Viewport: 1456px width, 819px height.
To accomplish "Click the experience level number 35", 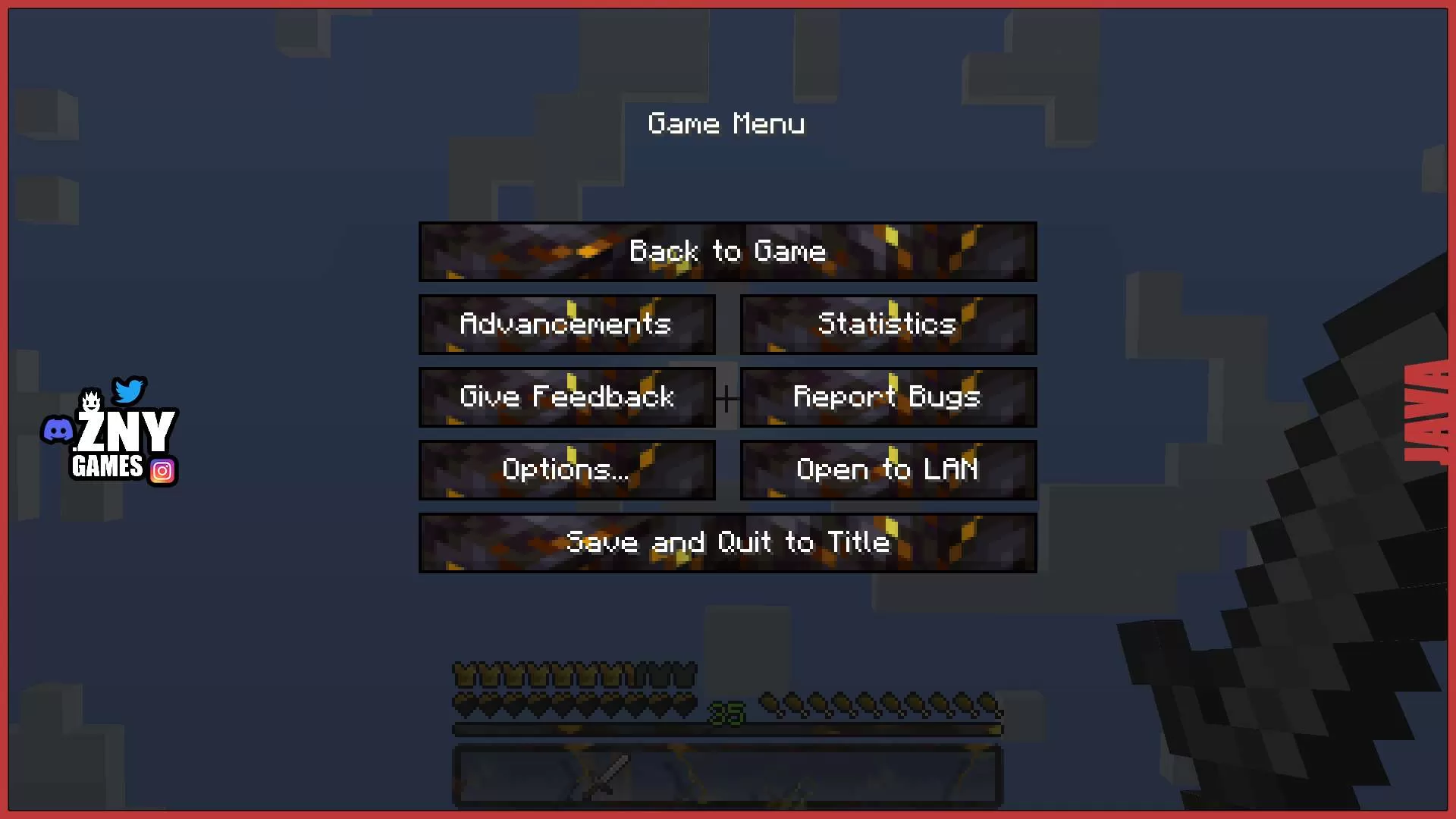I will click(x=726, y=711).
